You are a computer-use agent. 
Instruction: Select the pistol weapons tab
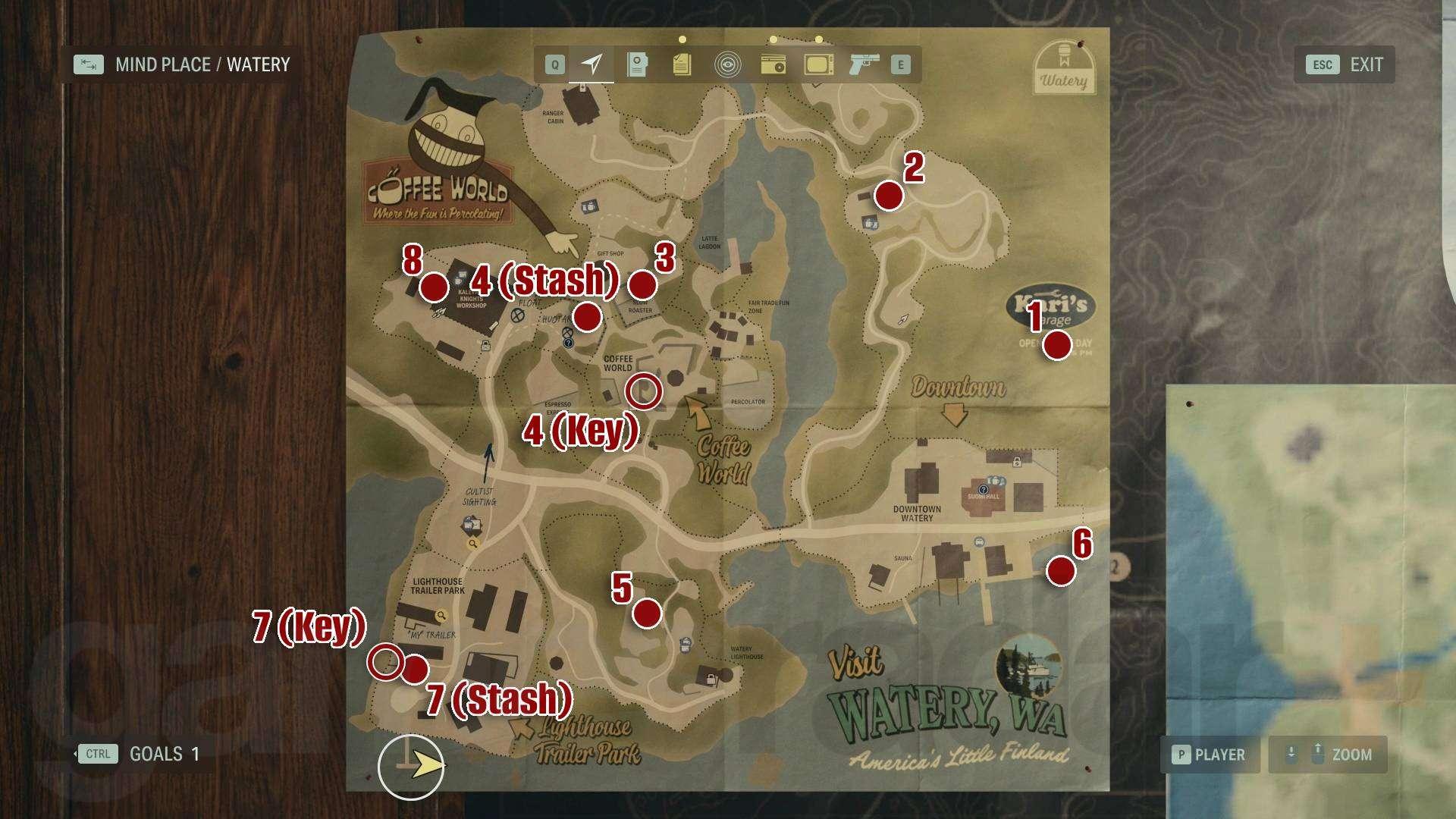(864, 65)
